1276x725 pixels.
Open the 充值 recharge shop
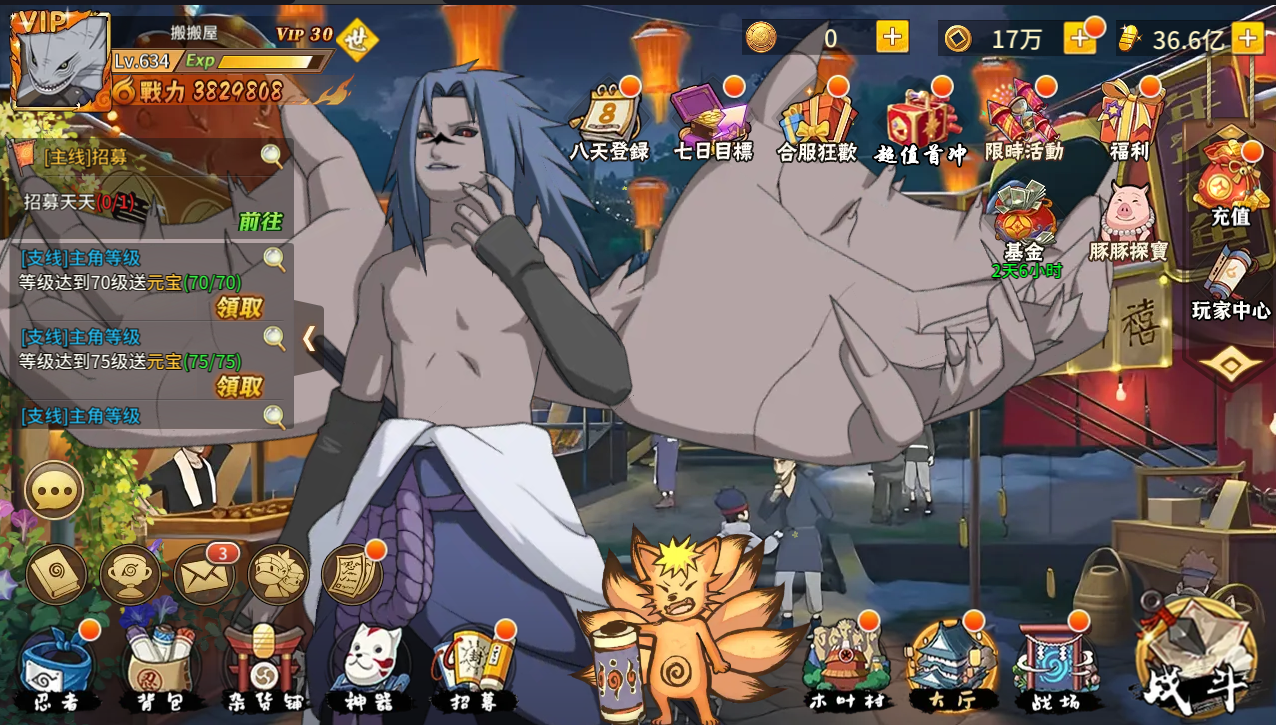click(x=1230, y=185)
